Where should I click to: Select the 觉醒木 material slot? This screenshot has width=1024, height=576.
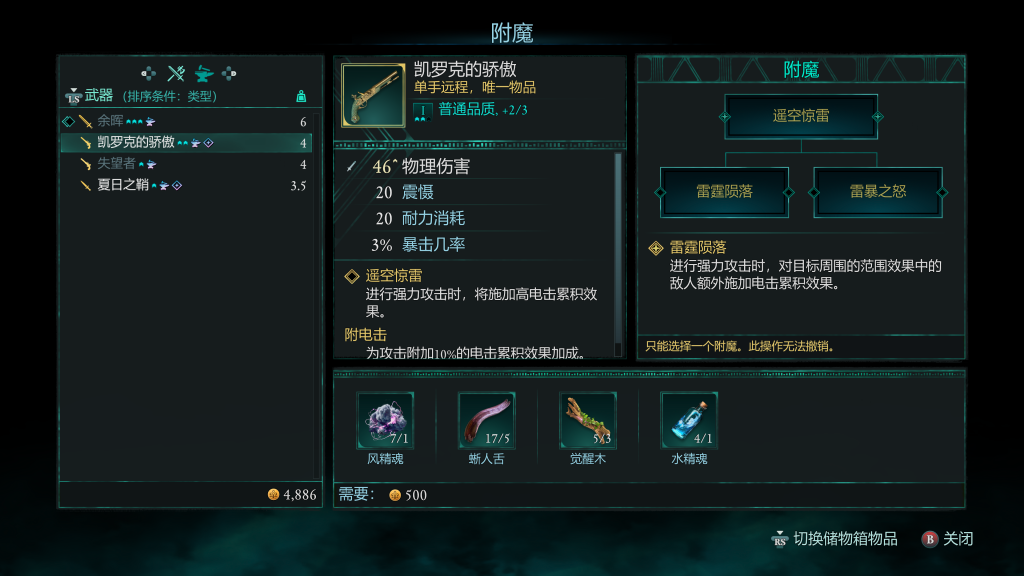coord(588,420)
